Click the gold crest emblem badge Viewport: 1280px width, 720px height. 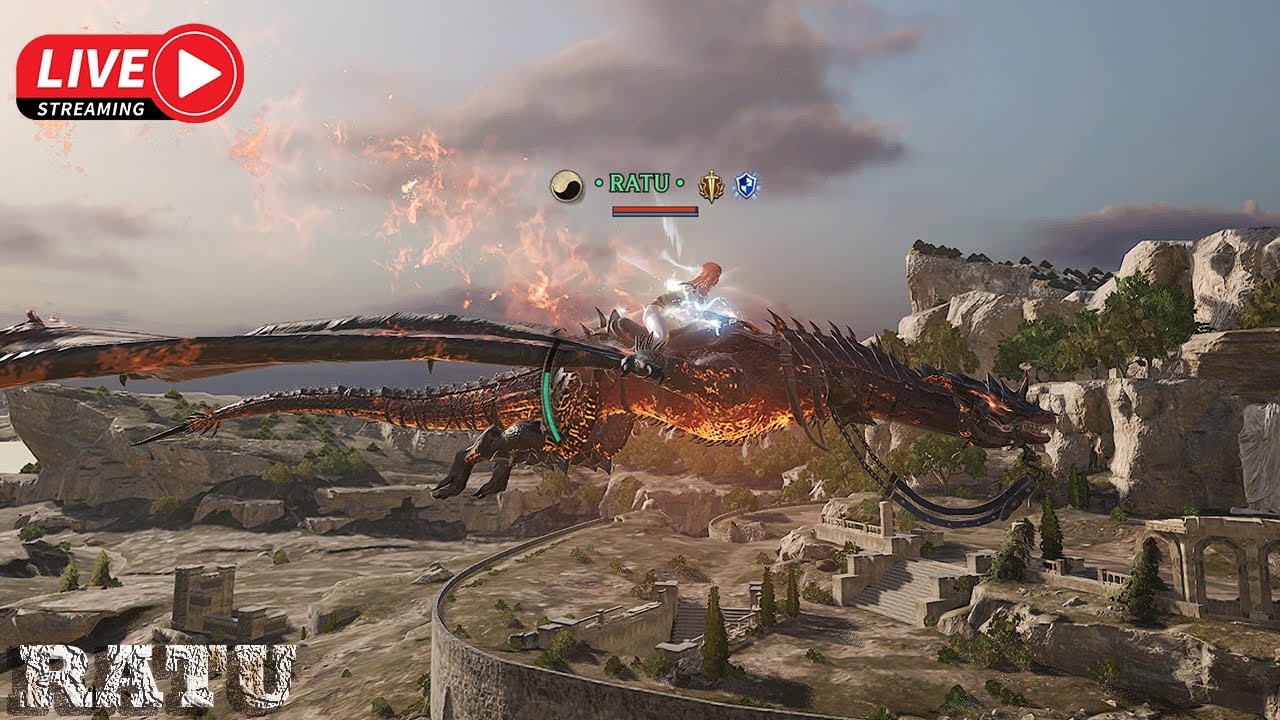click(x=710, y=186)
